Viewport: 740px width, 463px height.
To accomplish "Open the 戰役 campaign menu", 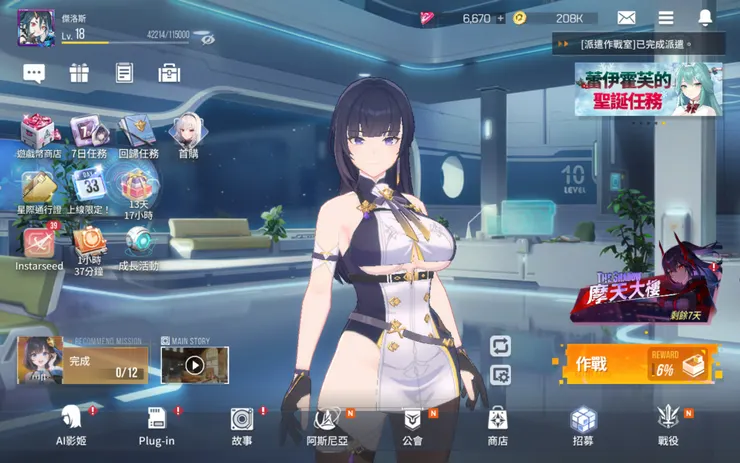I will (668, 424).
